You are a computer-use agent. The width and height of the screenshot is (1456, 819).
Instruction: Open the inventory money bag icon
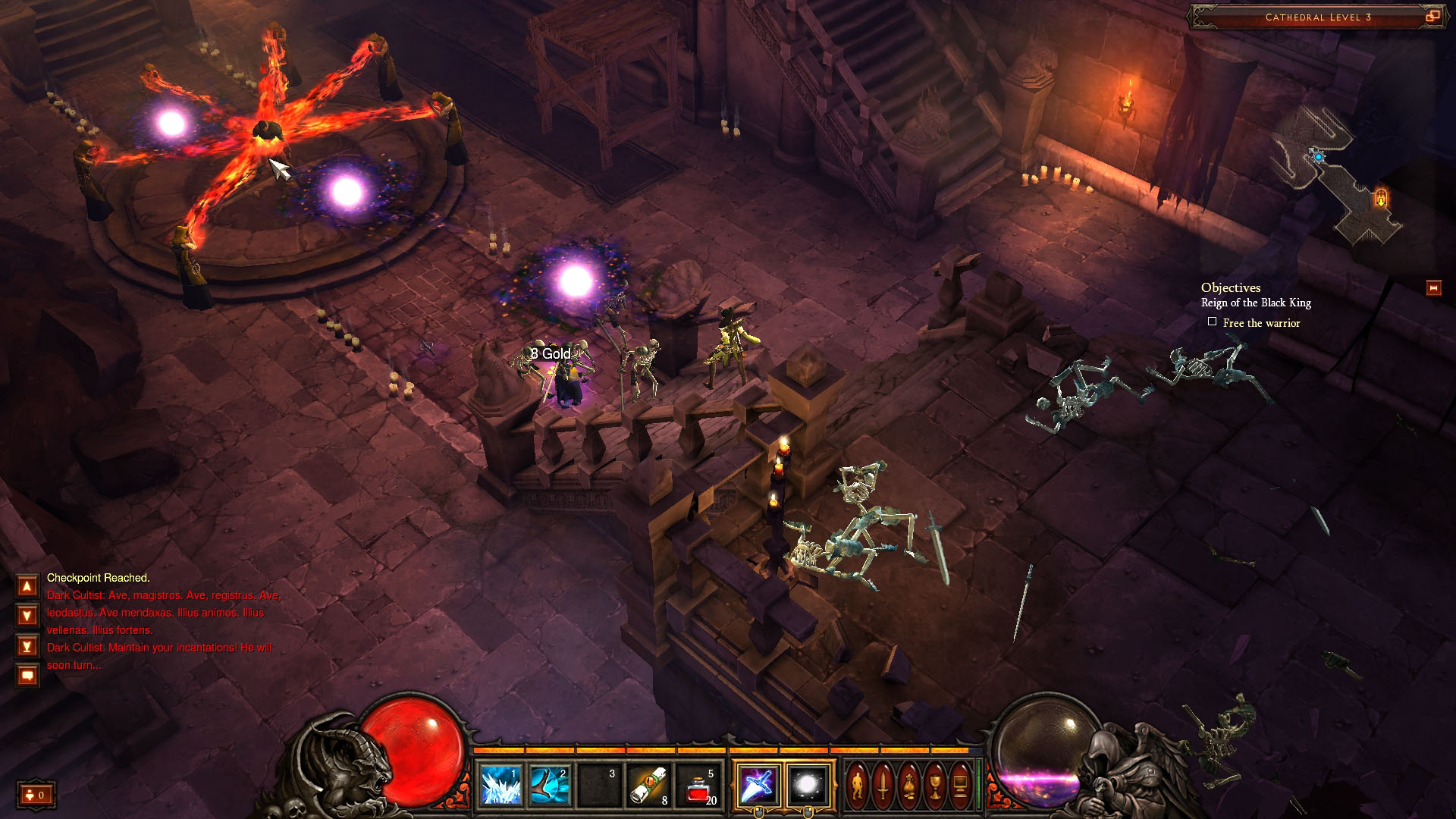(x=909, y=785)
